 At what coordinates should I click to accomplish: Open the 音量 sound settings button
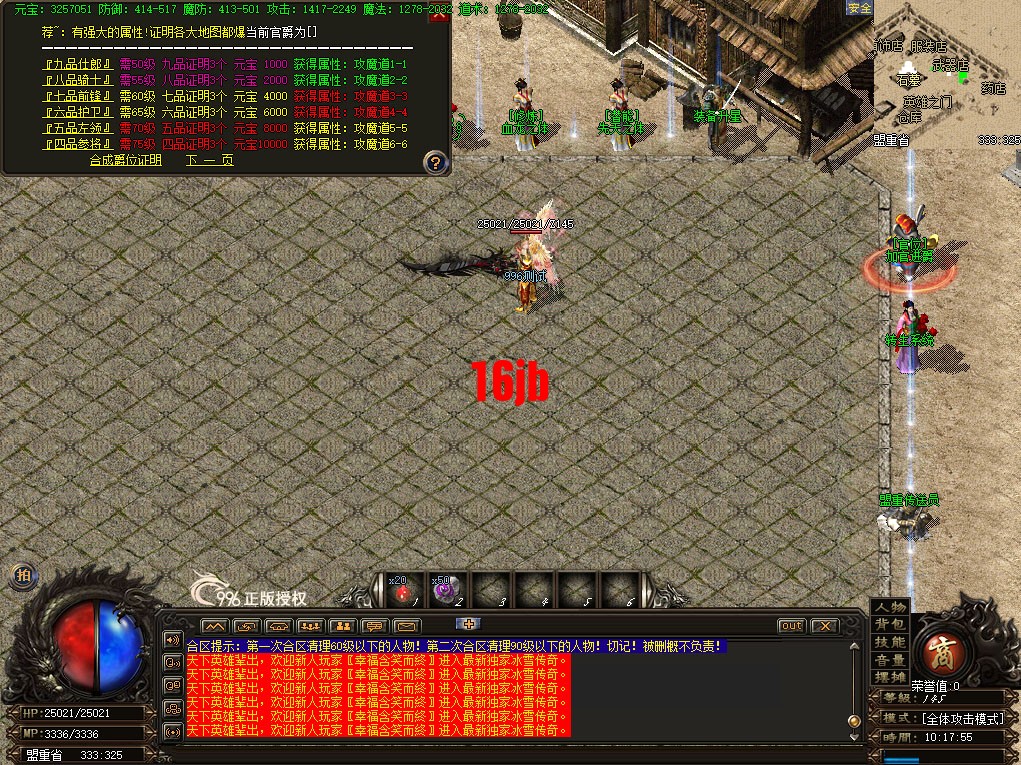889,660
